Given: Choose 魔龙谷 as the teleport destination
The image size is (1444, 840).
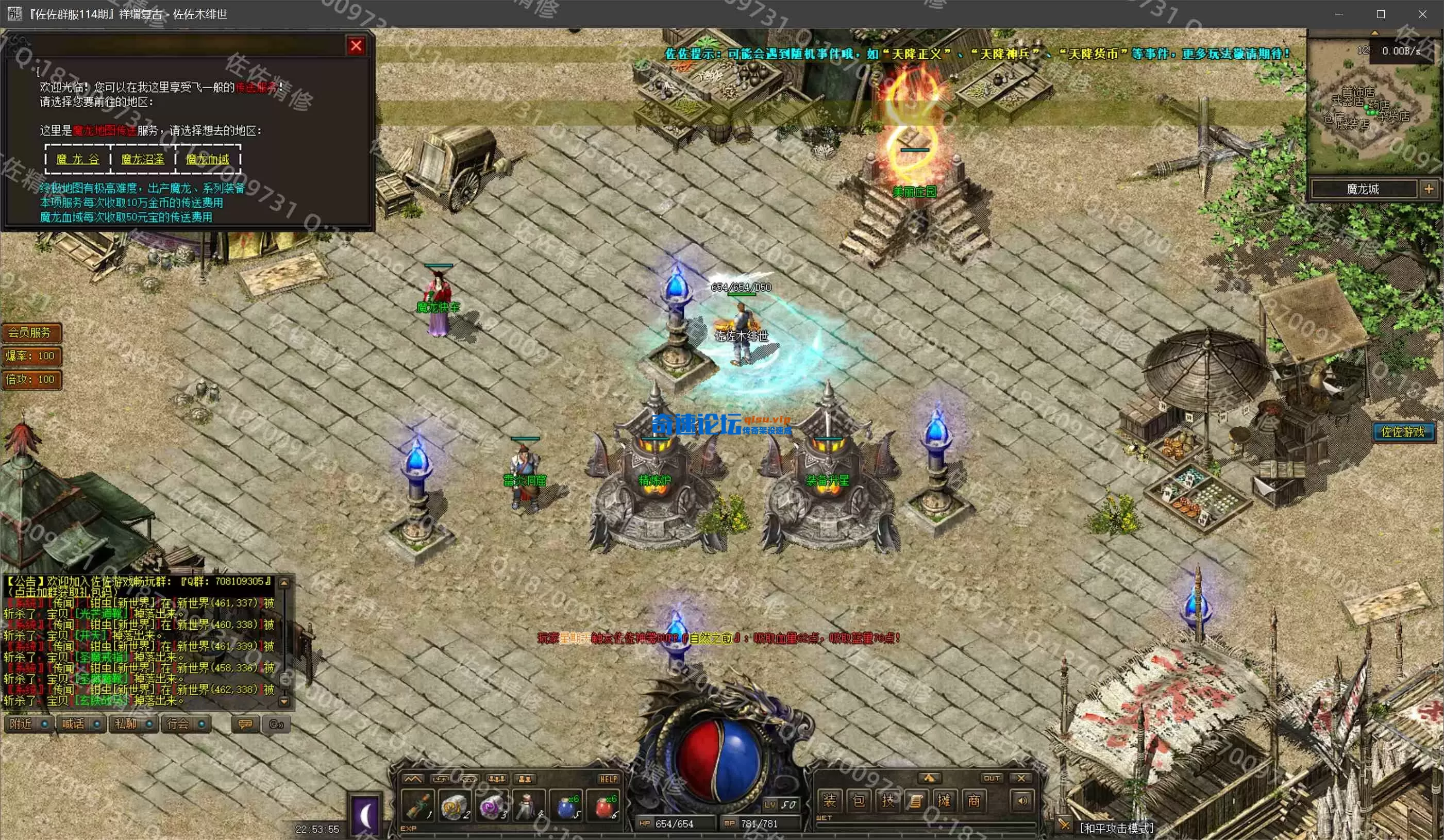Looking at the screenshot, I should 78,159.
